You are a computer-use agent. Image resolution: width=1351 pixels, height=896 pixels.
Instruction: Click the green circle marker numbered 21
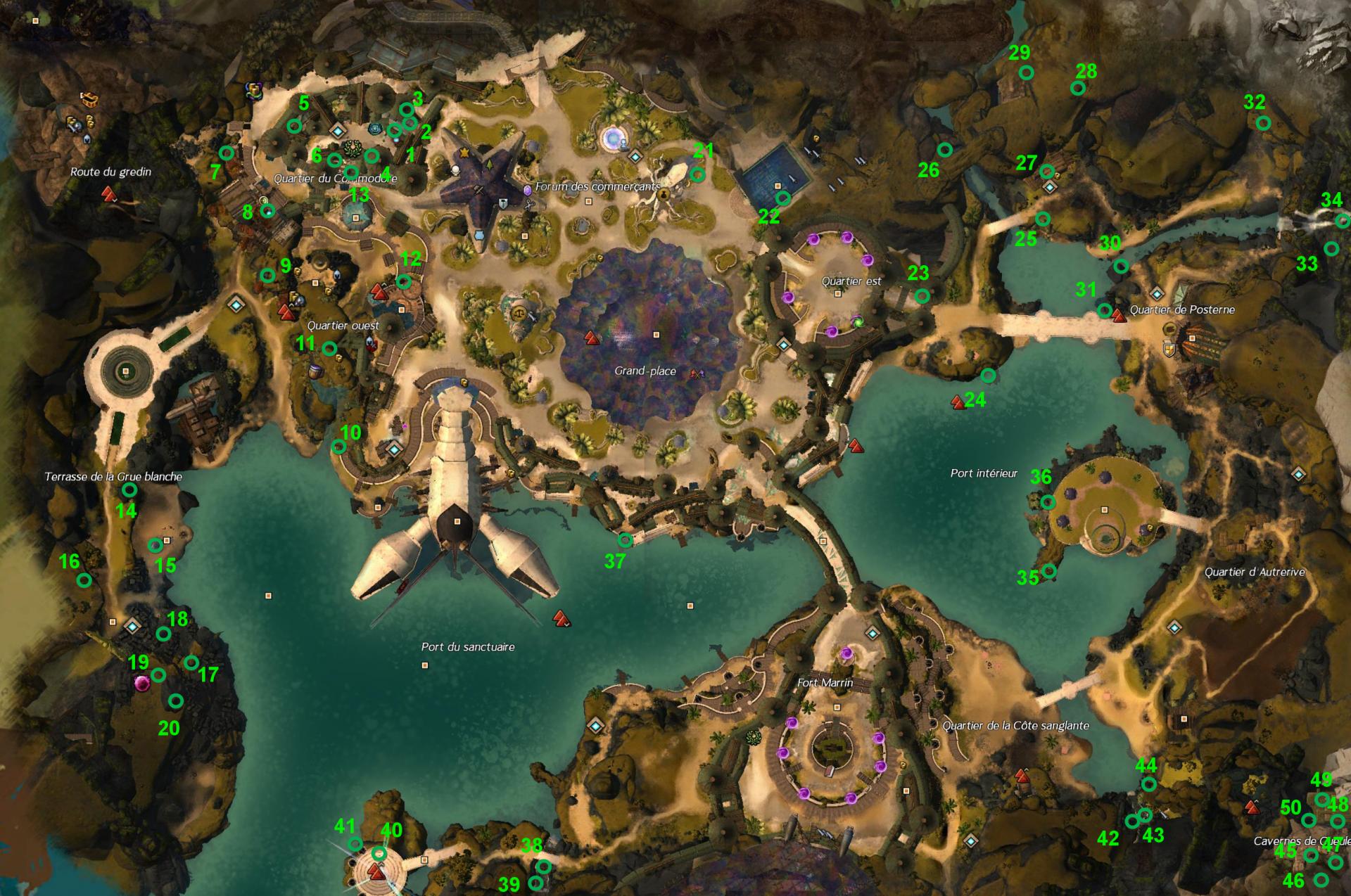[x=697, y=174]
